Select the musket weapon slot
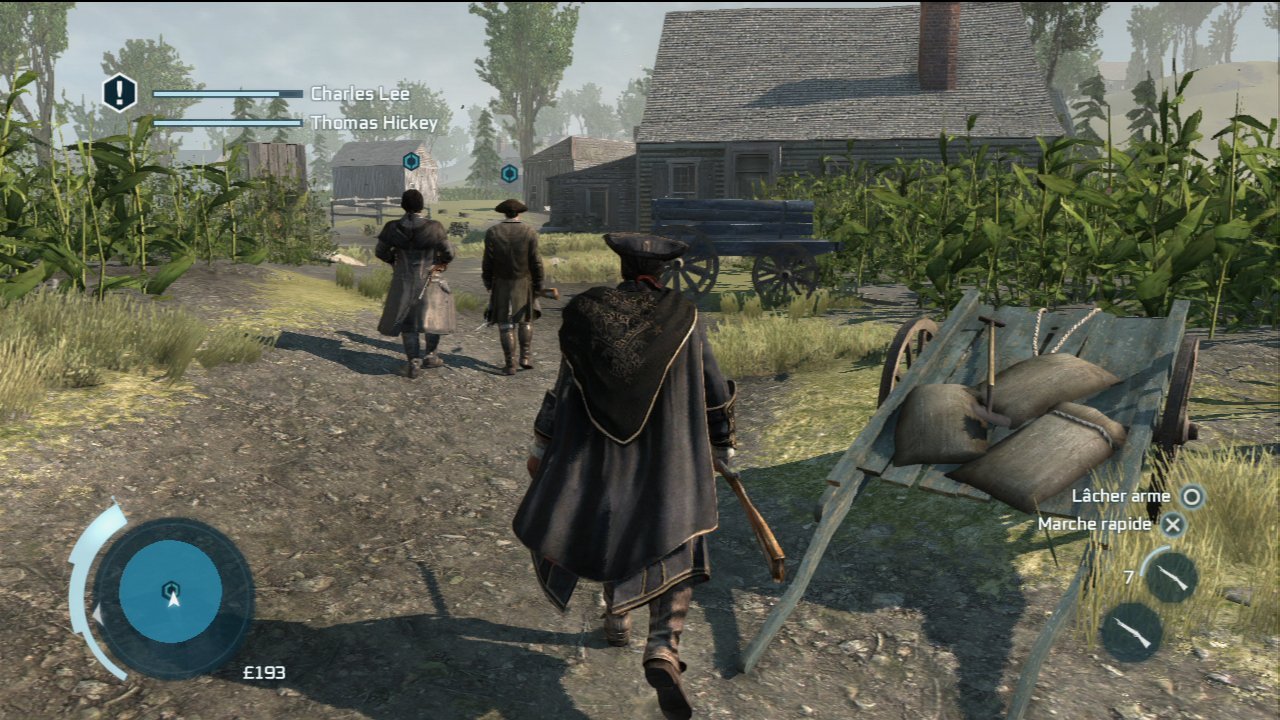Image resolution: width=1280 pixels, height=720 pixels. coord(1131,632)
